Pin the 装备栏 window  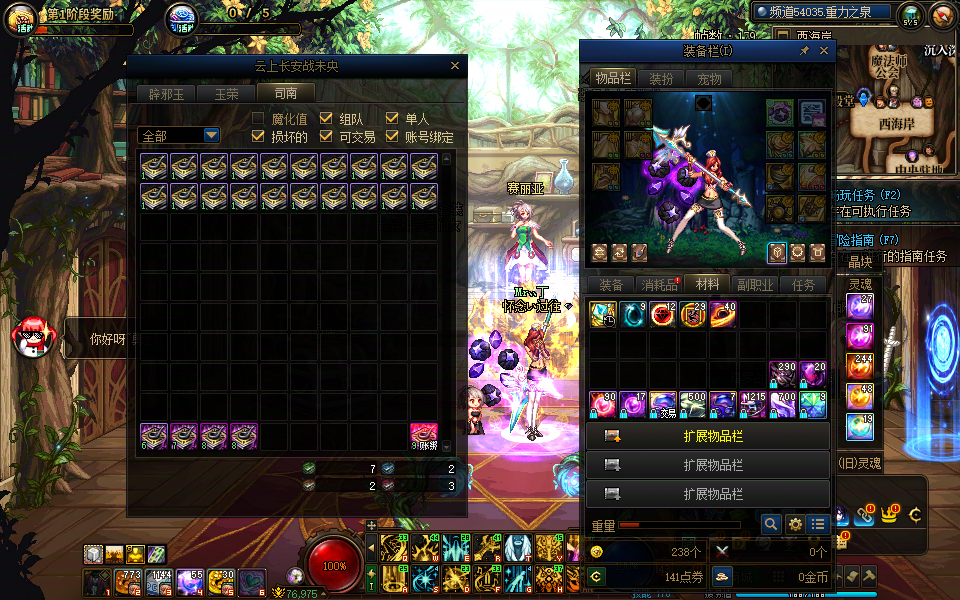804,50
